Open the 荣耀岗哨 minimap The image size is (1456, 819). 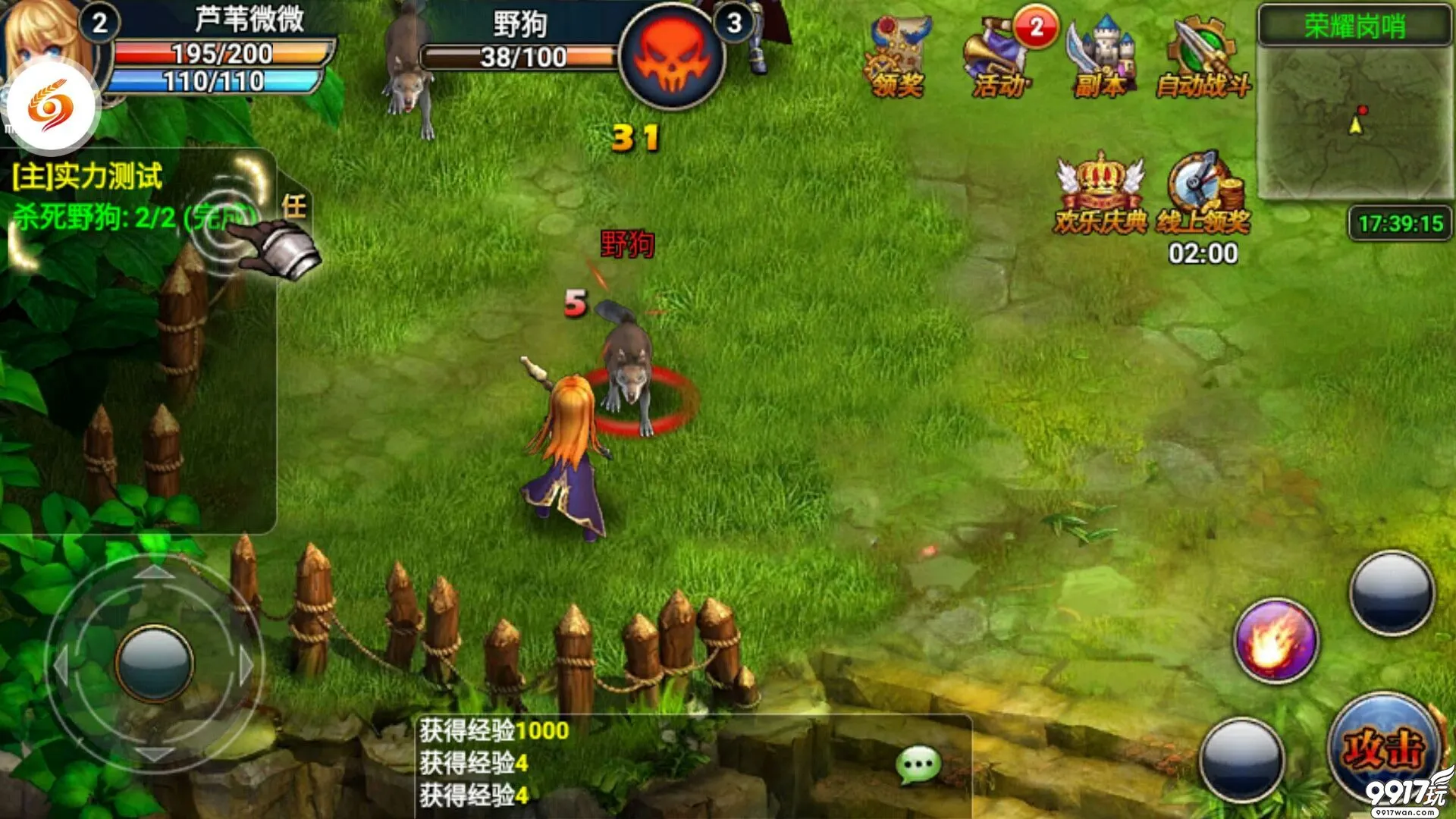(1355, 114)
